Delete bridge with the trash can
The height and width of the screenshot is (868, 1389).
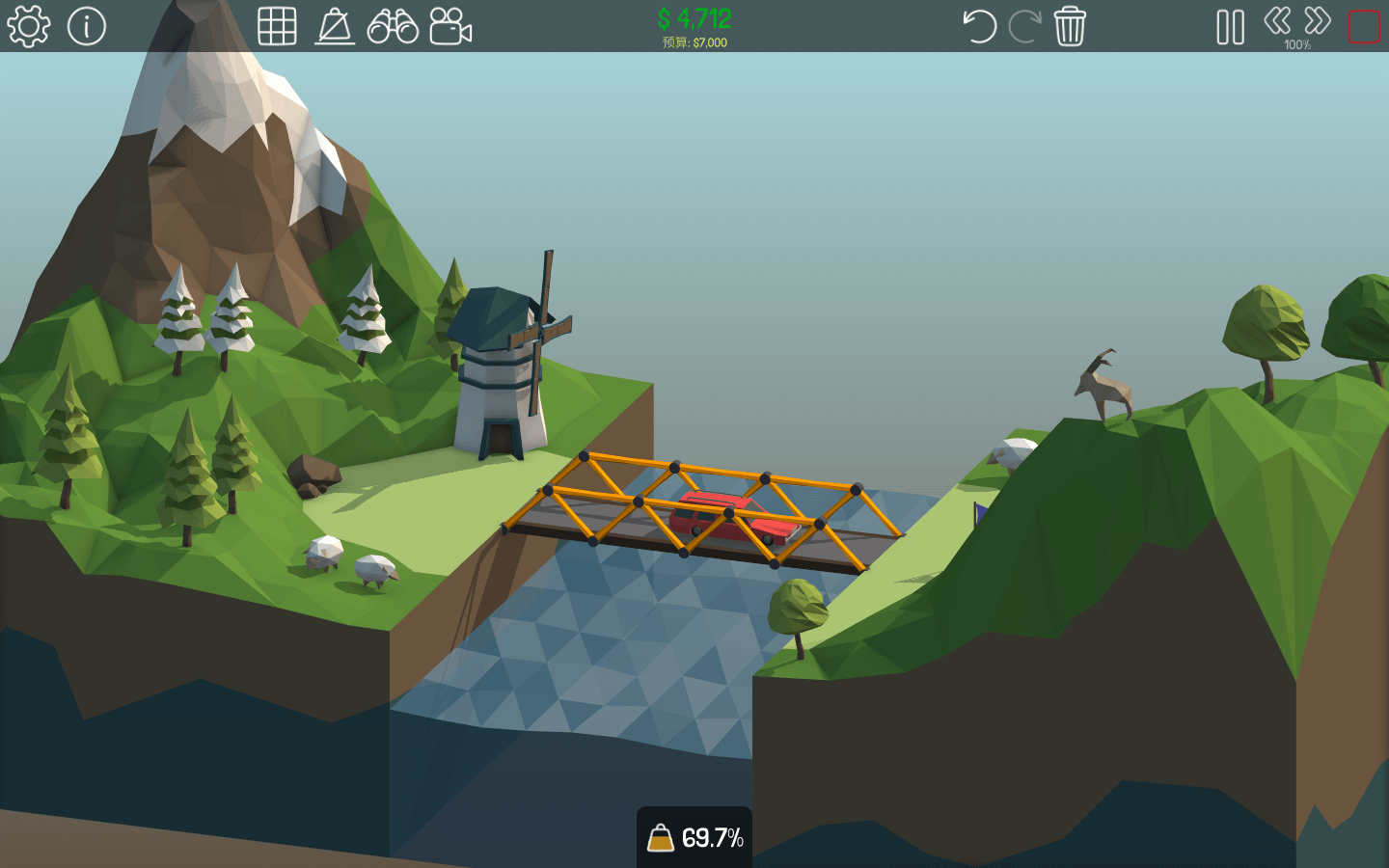click(1070, 26)
